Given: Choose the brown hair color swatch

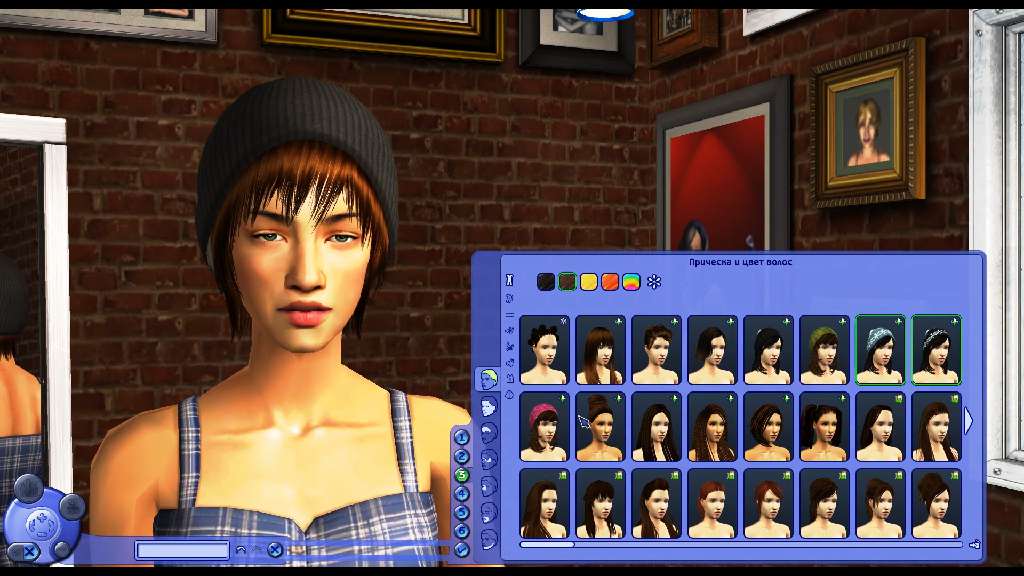Looking at the screenshot, I should click(567, 282).
